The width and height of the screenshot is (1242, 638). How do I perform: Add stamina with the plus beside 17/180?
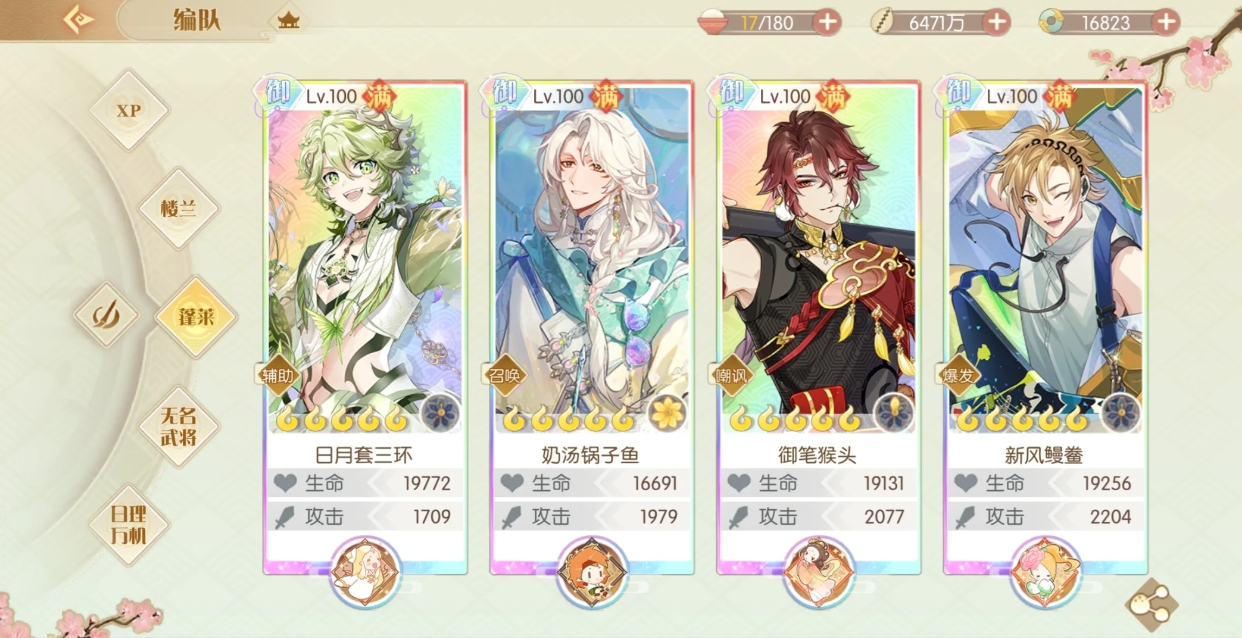click(x=827, y=22)
